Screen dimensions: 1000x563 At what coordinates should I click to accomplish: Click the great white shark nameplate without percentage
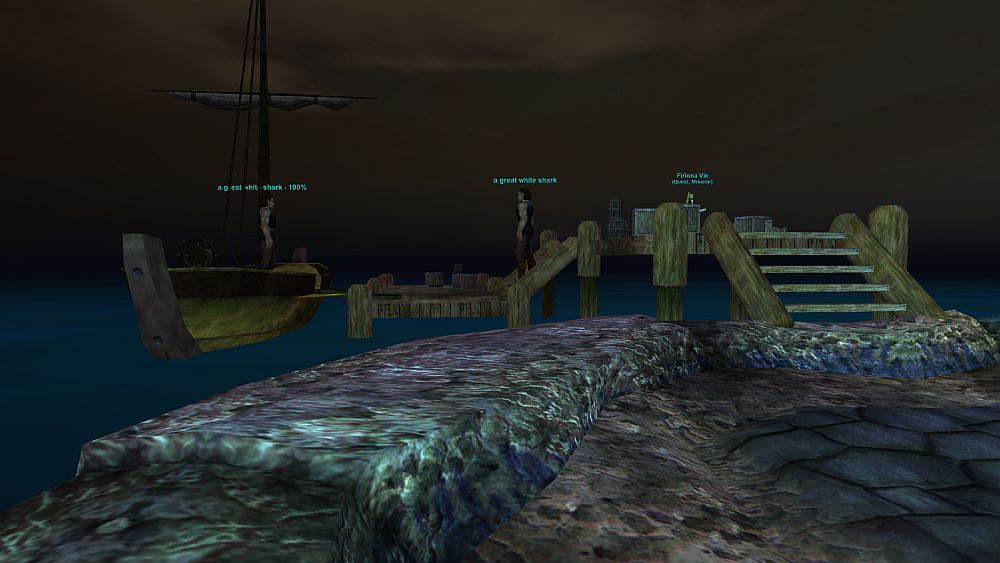[x=525, y=181]
